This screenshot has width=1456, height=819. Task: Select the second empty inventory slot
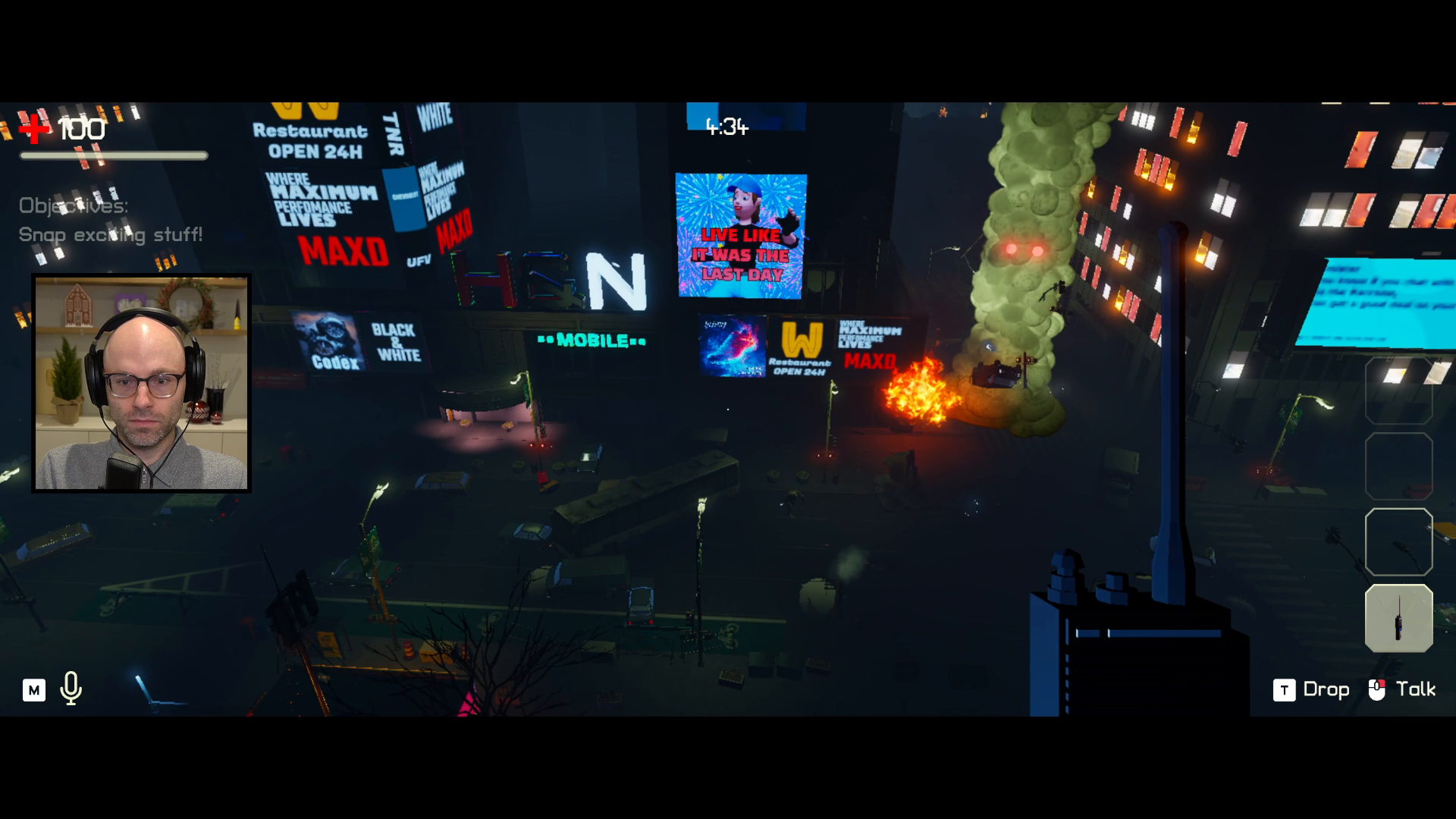coord(1399,465)
